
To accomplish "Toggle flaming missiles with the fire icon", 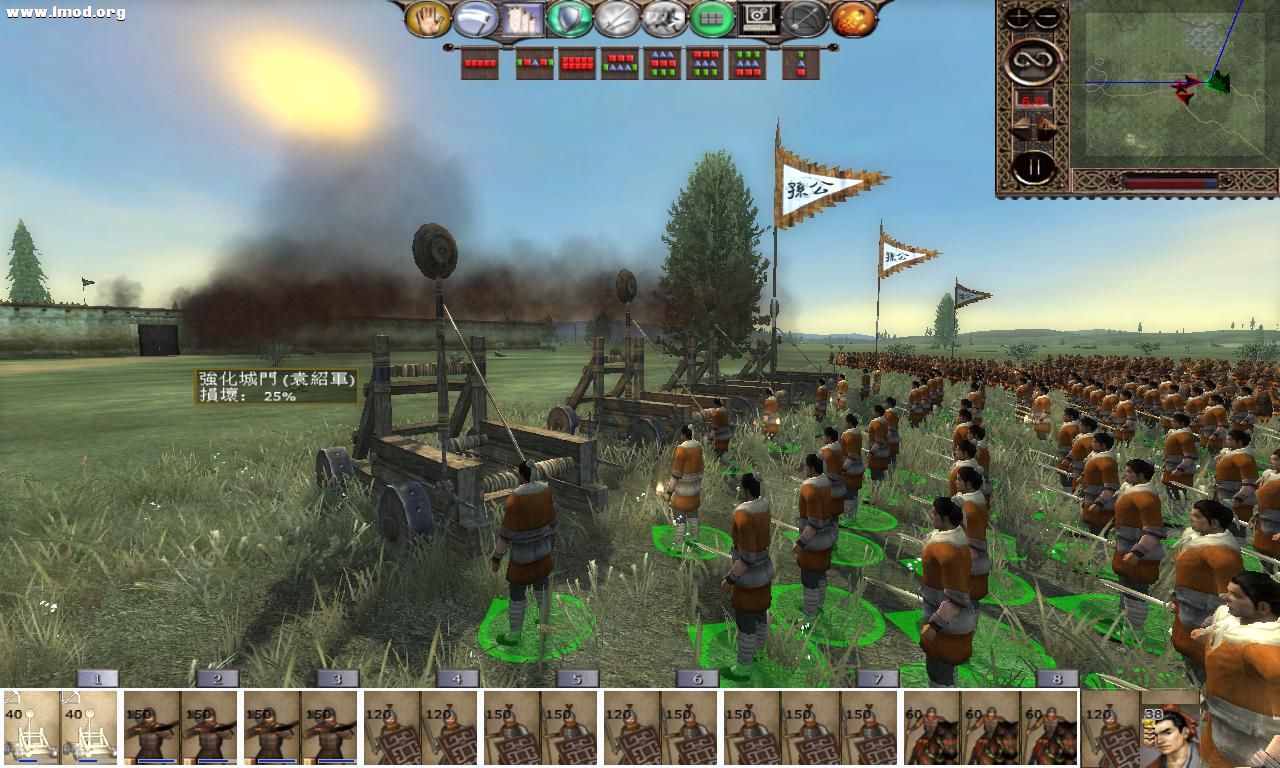I will point(855,19).
